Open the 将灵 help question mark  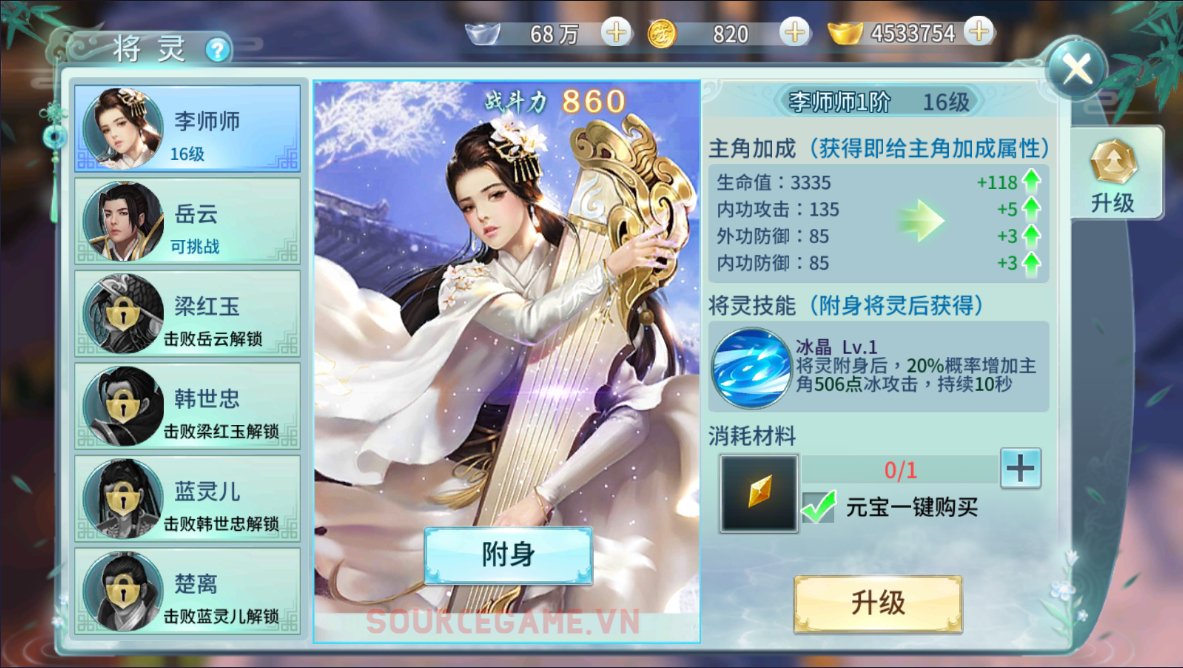(x=218, y=49)
